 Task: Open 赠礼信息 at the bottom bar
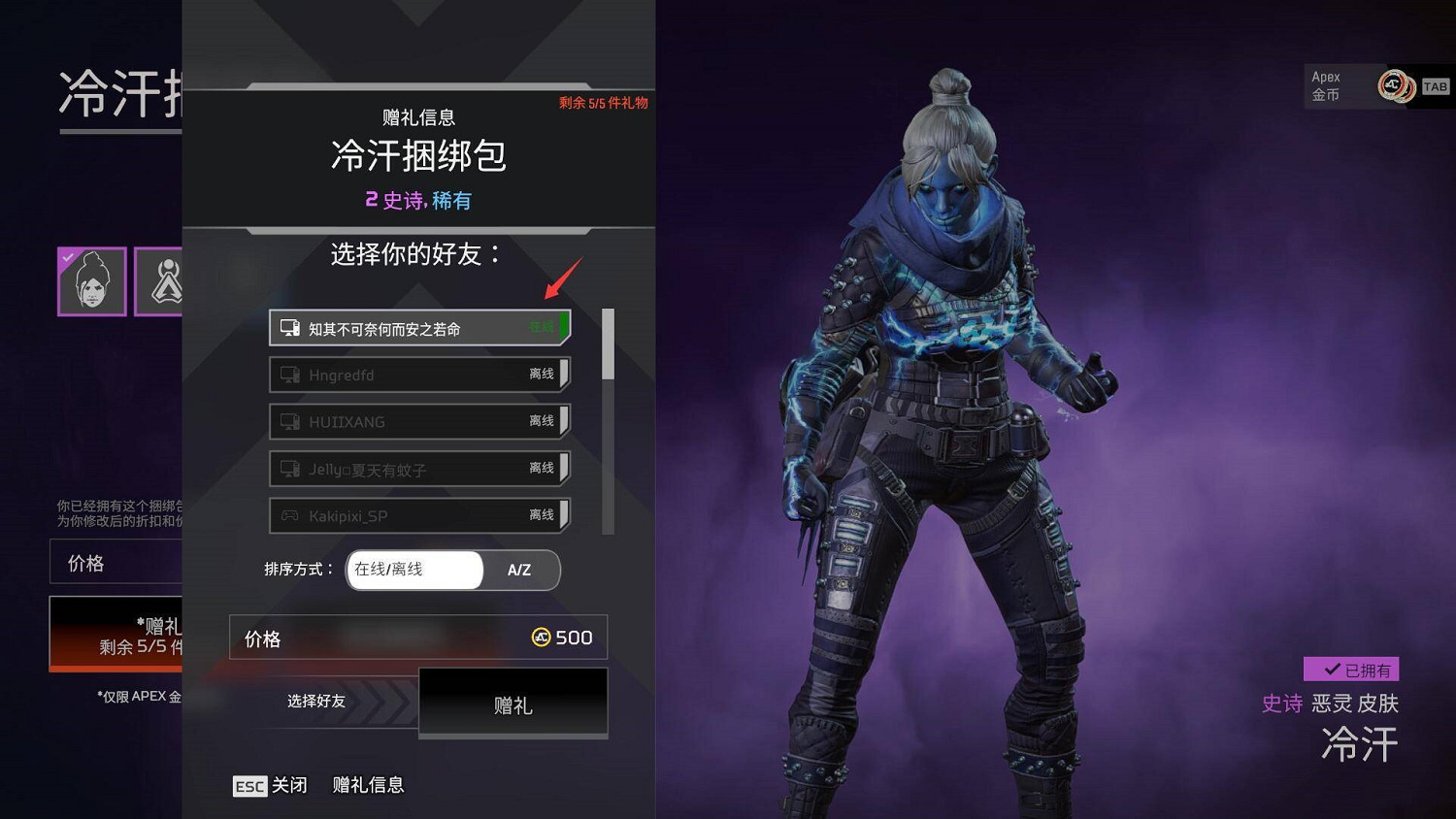point(369,785)
